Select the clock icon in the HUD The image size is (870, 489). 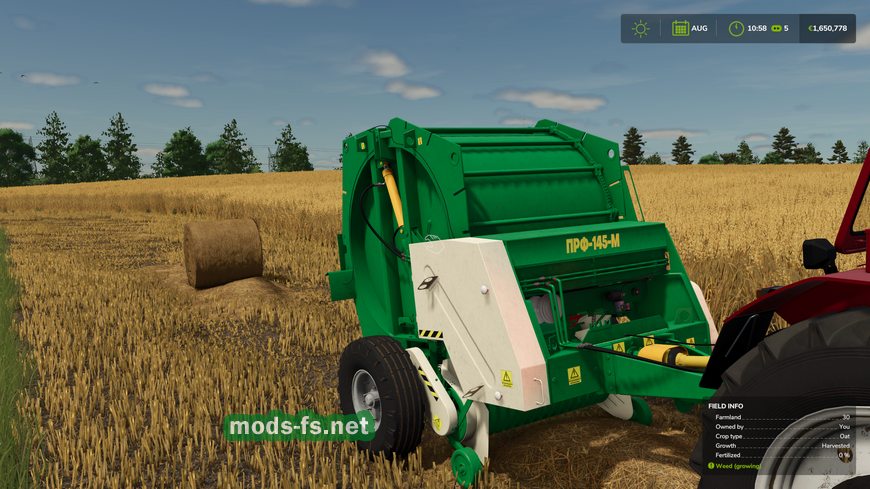coord(736,28)
